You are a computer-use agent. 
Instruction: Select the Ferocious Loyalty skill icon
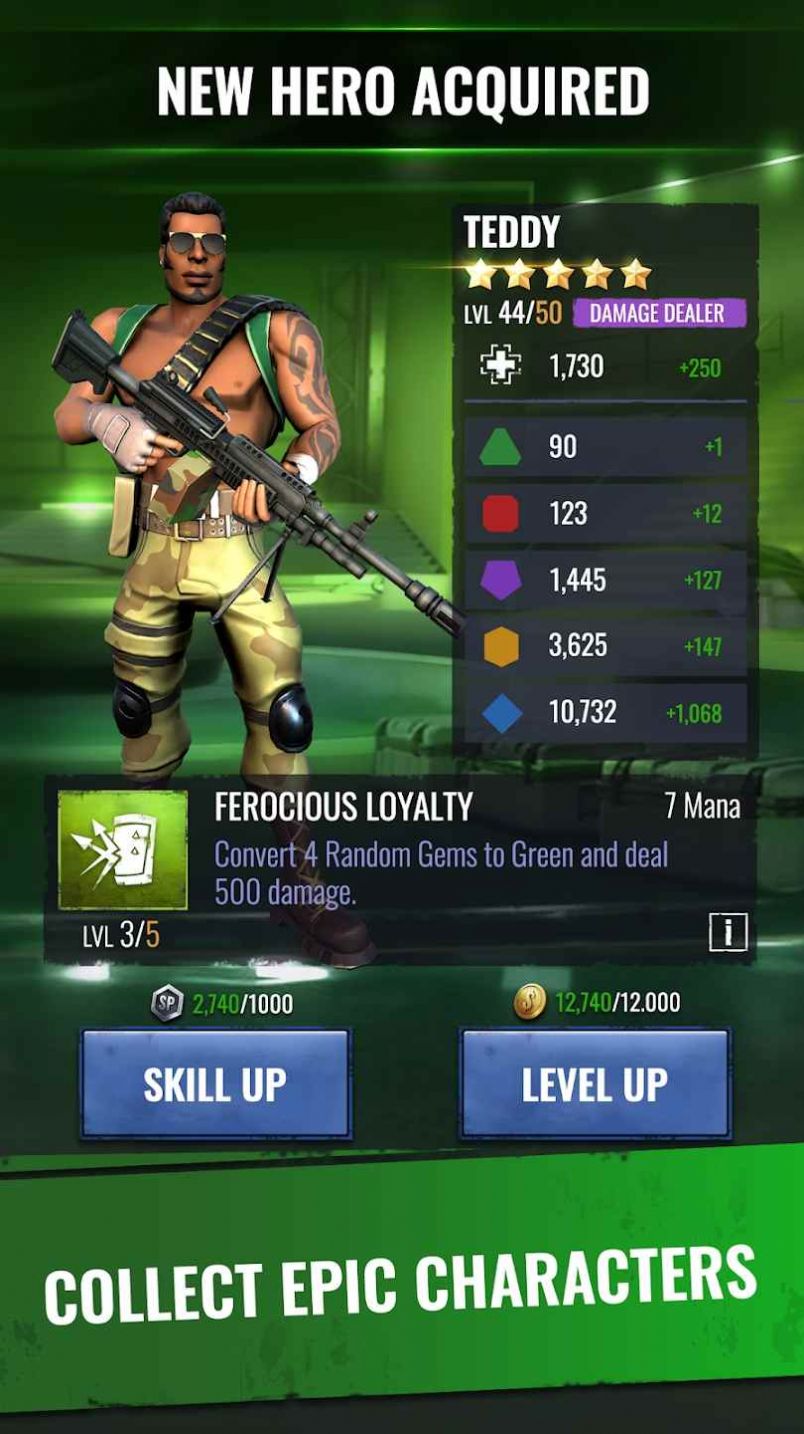tap(123, 850)
